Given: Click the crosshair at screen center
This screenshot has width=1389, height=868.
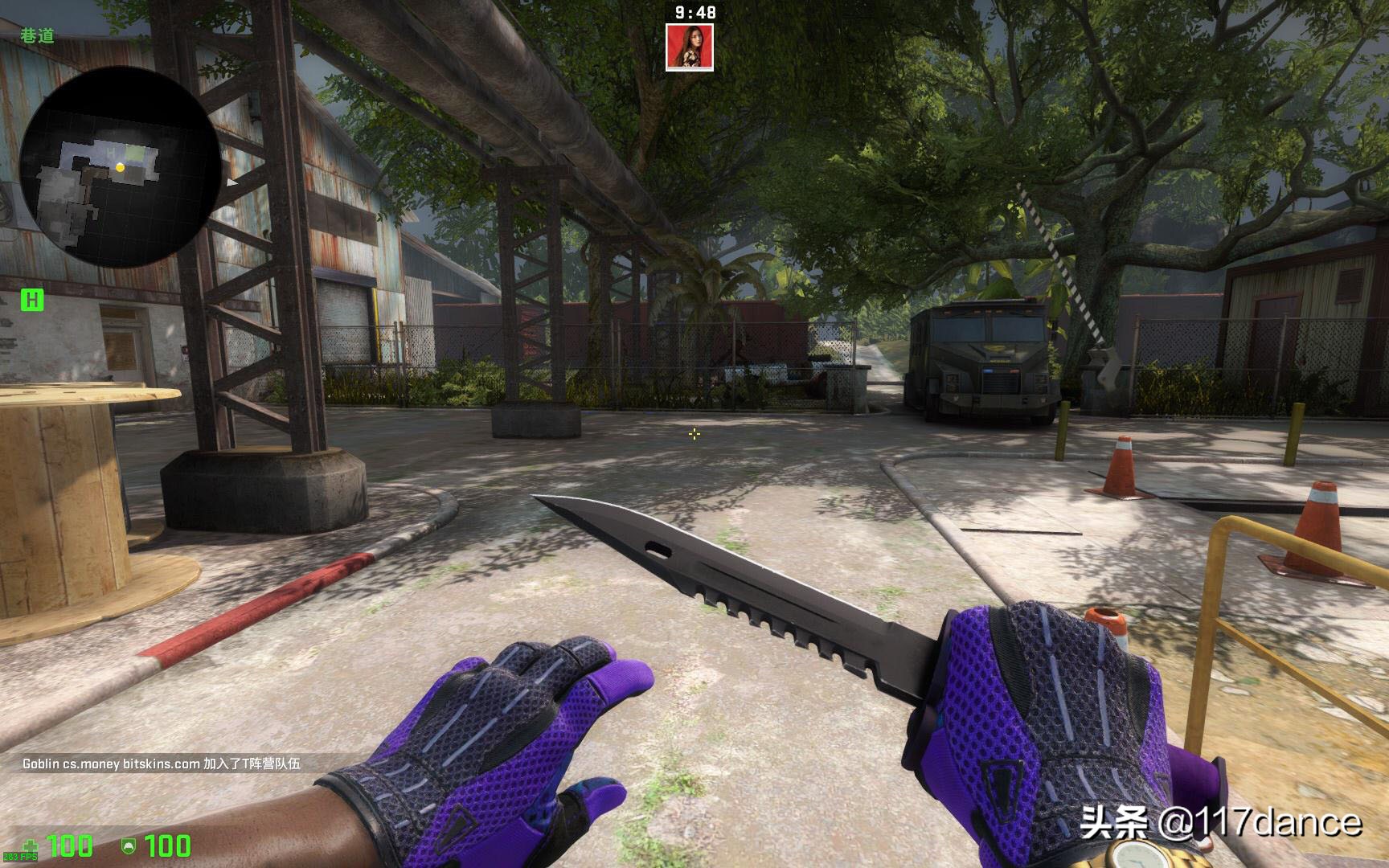Looking at the screenshot, I should 694,435.
